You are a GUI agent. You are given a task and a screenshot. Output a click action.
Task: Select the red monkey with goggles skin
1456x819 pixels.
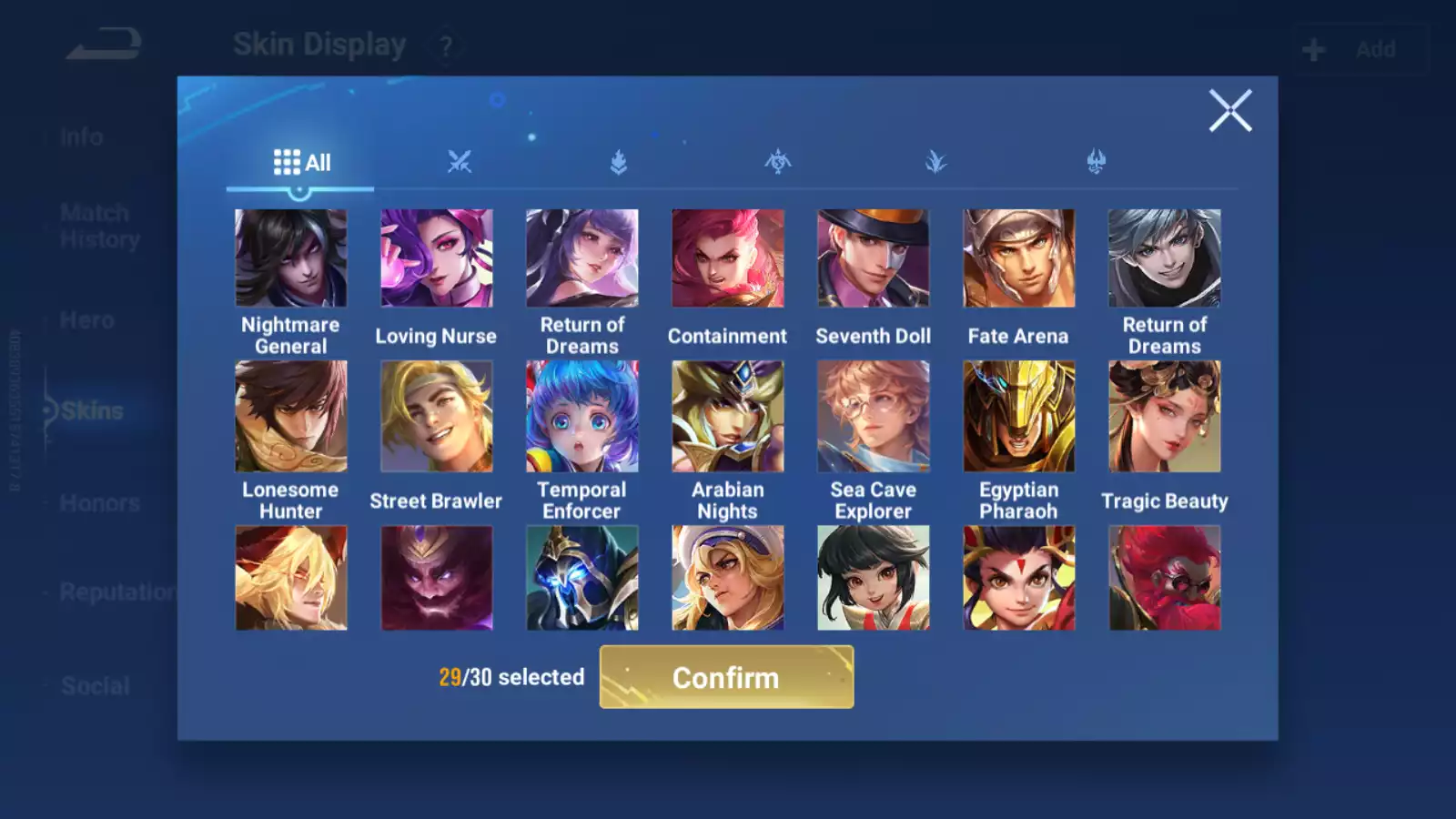click(x=1164, y=578)
